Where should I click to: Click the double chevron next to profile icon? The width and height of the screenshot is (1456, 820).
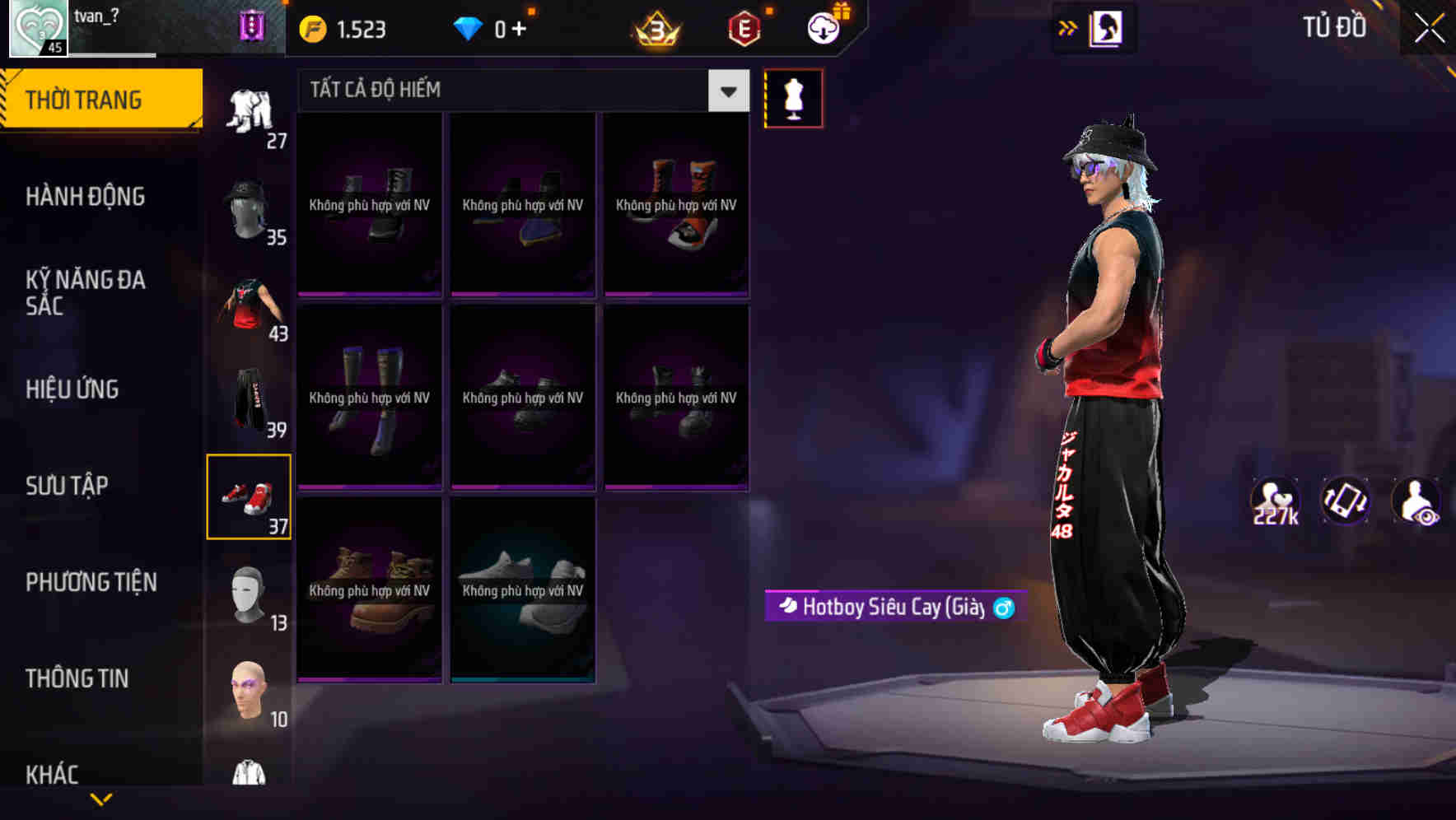click(x=1067, y=26)
